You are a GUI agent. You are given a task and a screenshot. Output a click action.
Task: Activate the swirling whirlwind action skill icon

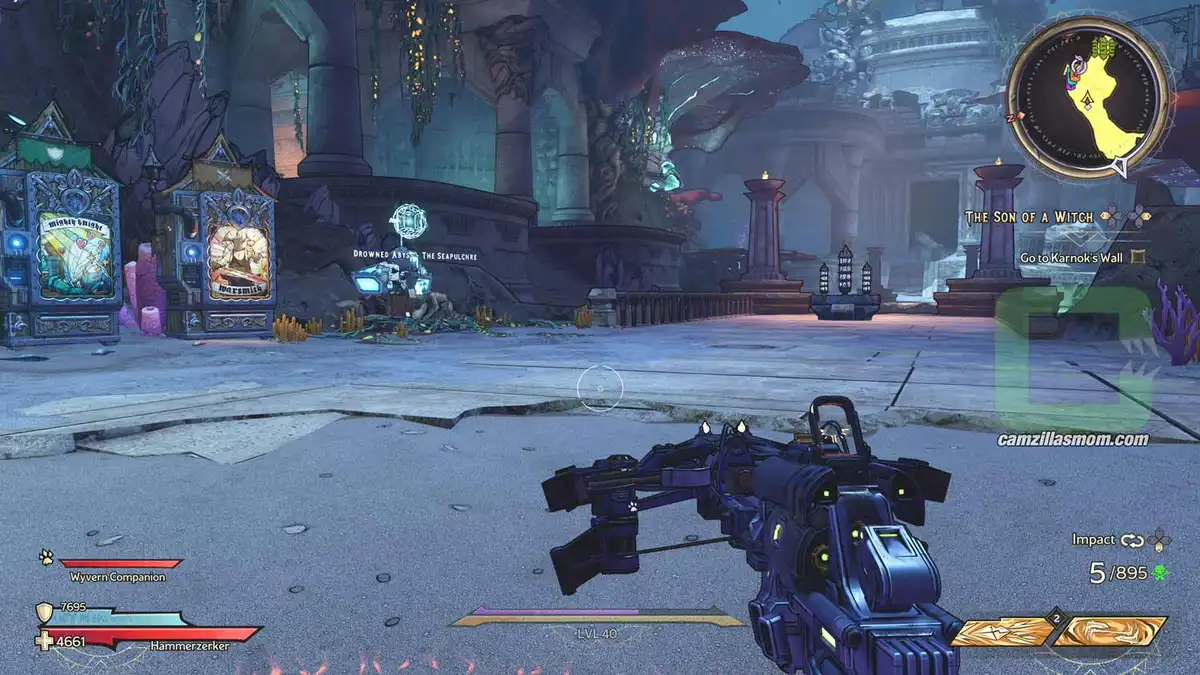pyautogui.click(x=1111, y=632)
